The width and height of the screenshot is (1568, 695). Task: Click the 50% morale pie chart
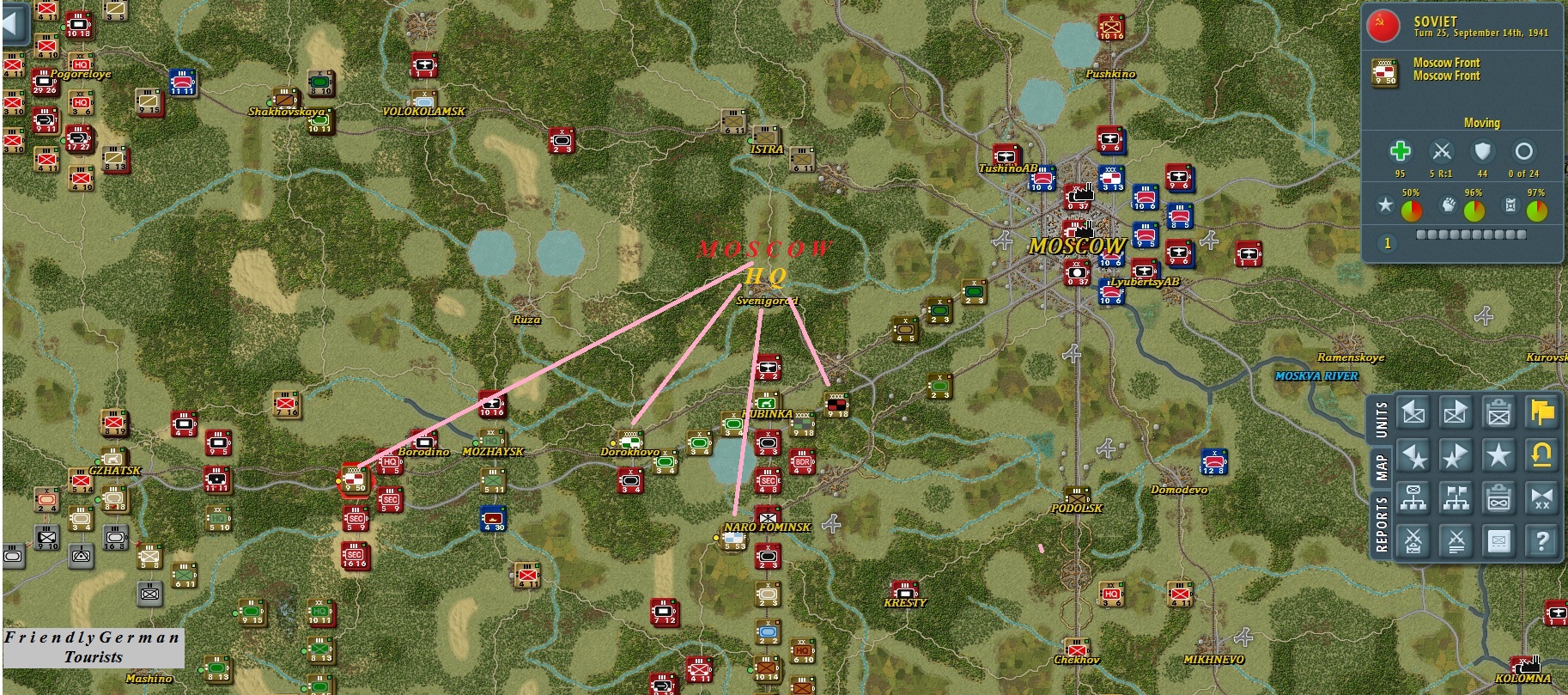point(1412,208)
